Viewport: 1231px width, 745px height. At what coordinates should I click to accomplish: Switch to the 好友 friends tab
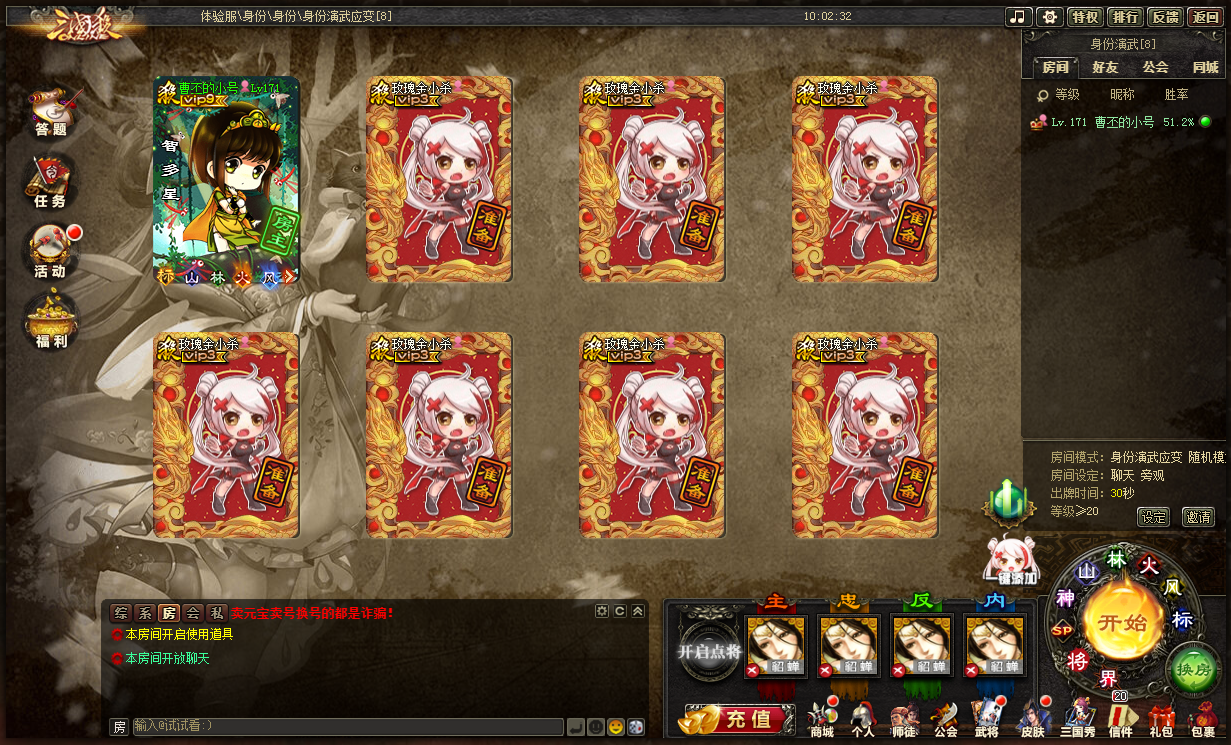[x=1105, y=67]
